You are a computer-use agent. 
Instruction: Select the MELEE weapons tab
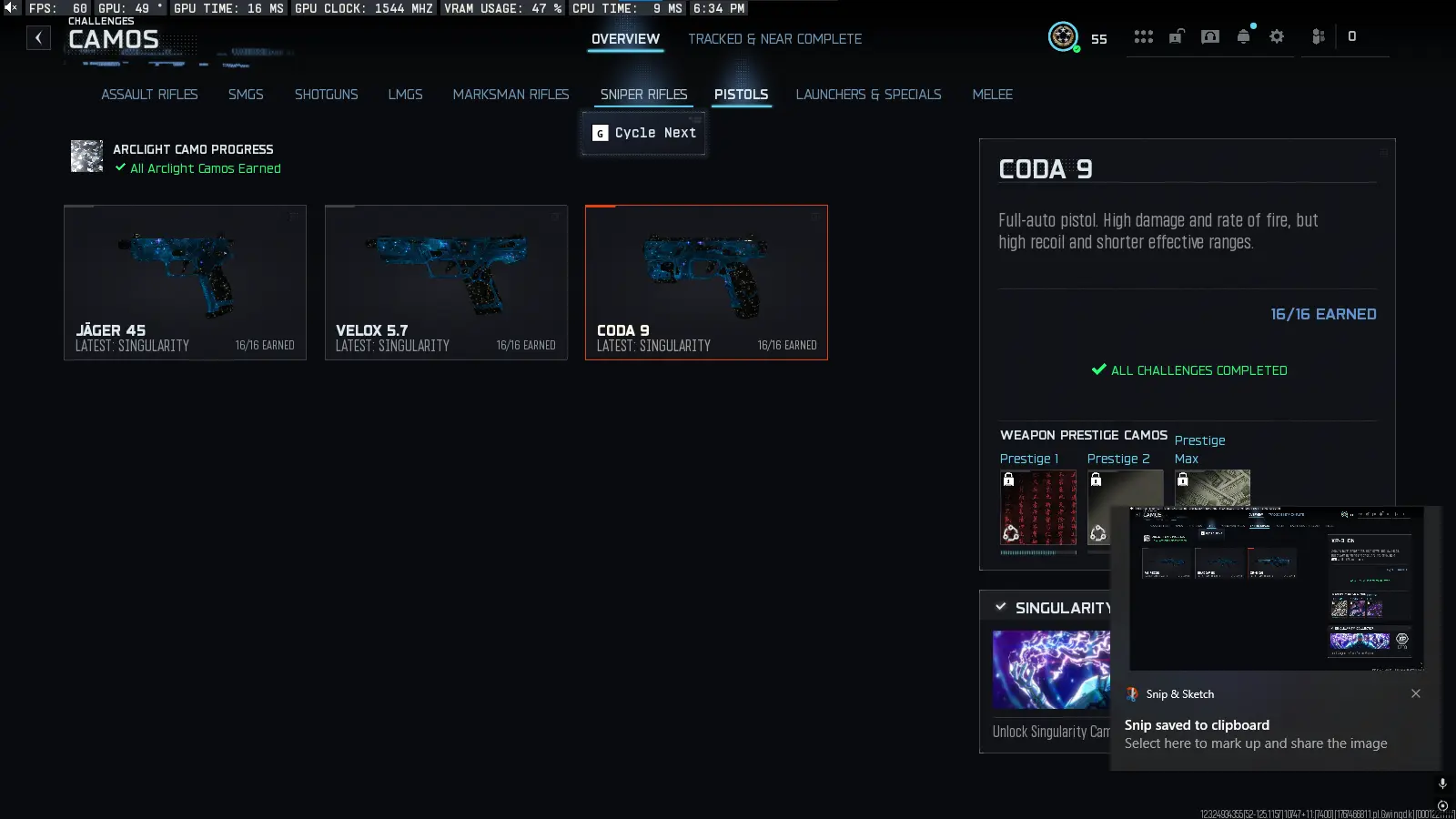pos(992,94)
